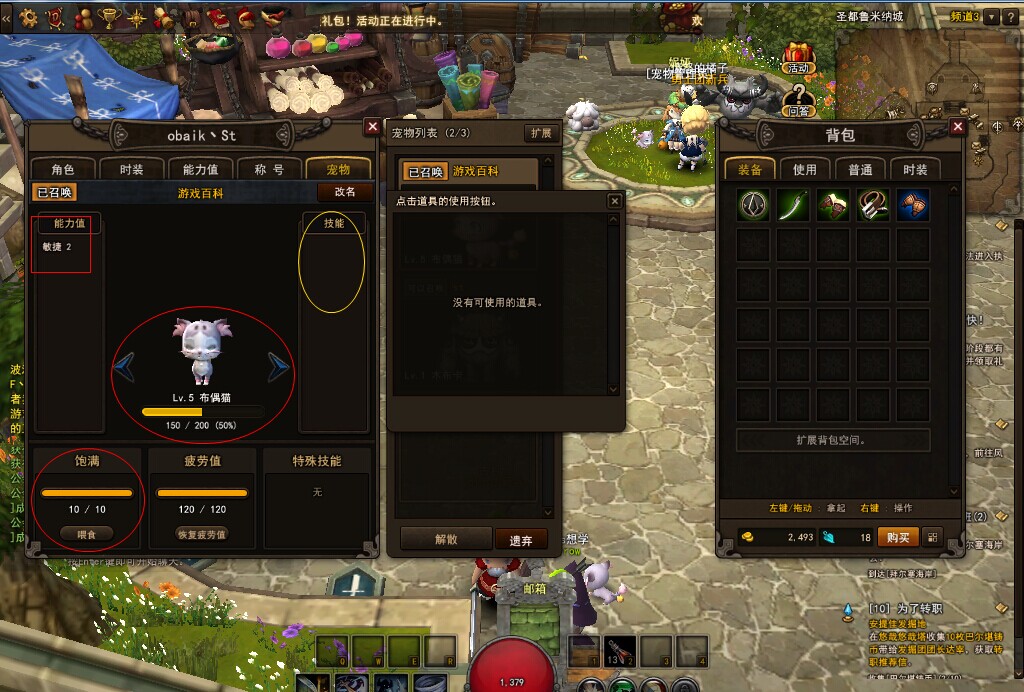Show the next pet with the right arrow
Image resolution: width=1024 pixels, height=692 pixels.
pyautogui.click(x=279, y=368)
